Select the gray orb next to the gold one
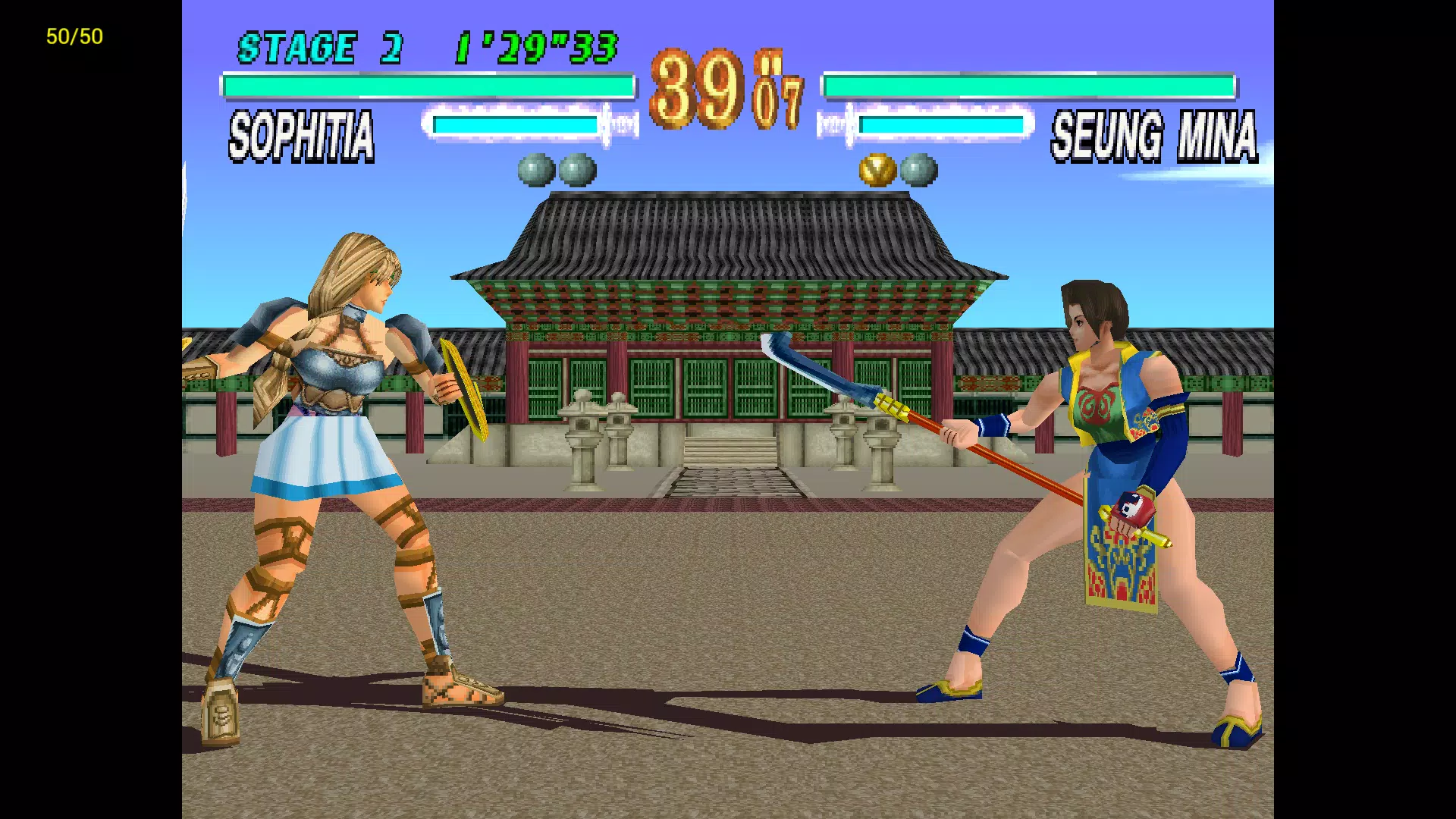Viewport: 1456px width, 819px height. (919, 170)
